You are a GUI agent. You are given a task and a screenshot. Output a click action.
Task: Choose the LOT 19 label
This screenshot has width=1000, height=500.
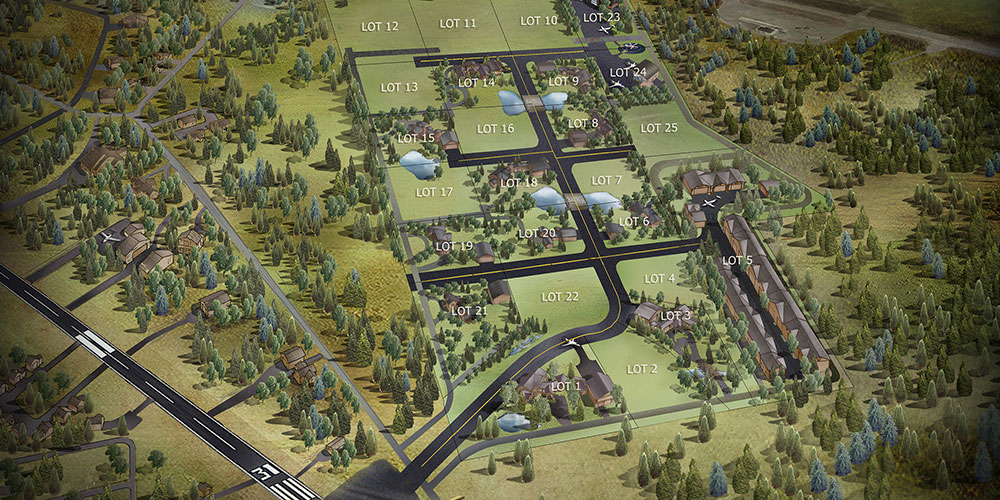(454, 246)
